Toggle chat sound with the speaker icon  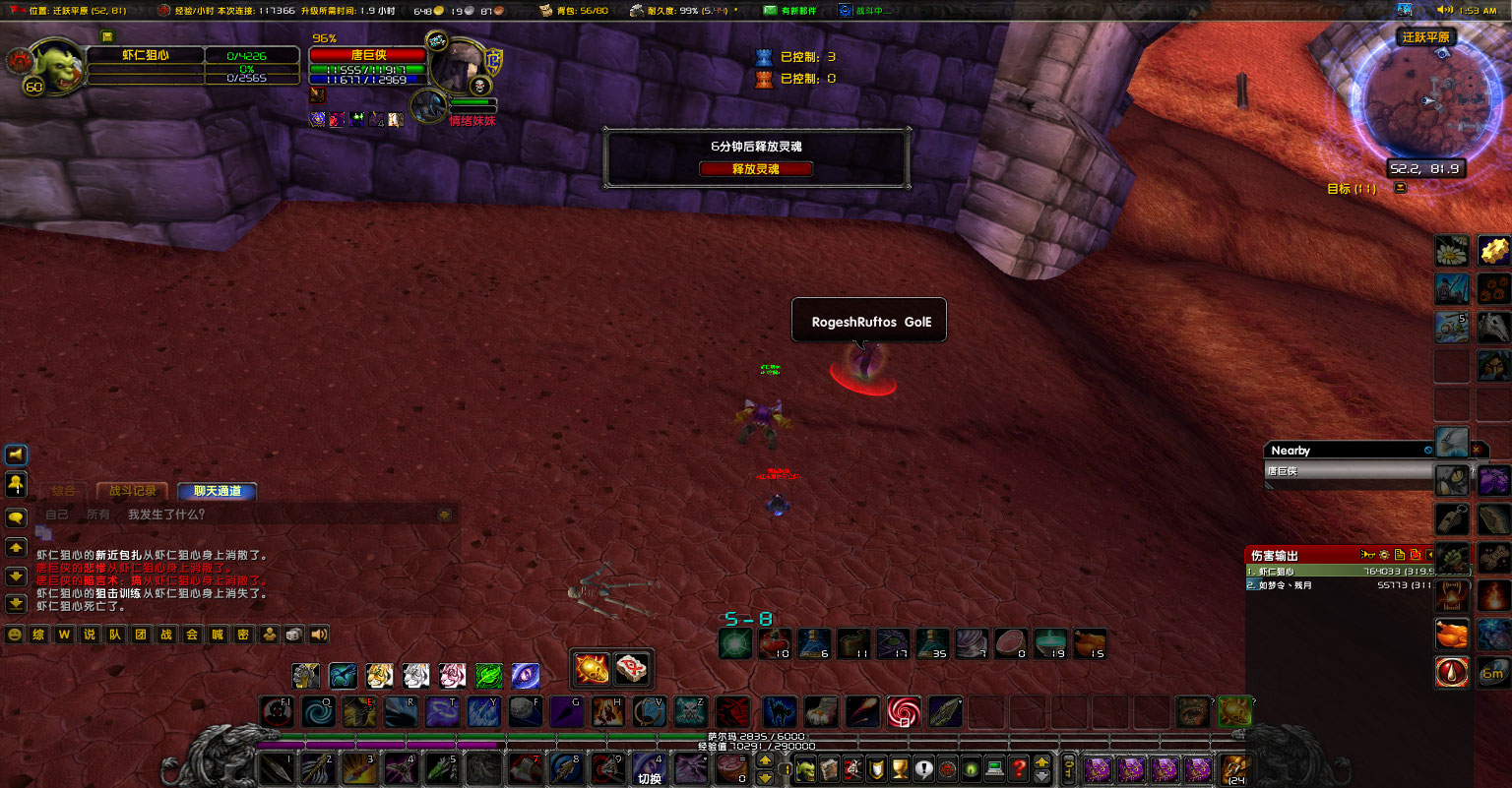tap(318, 634)
